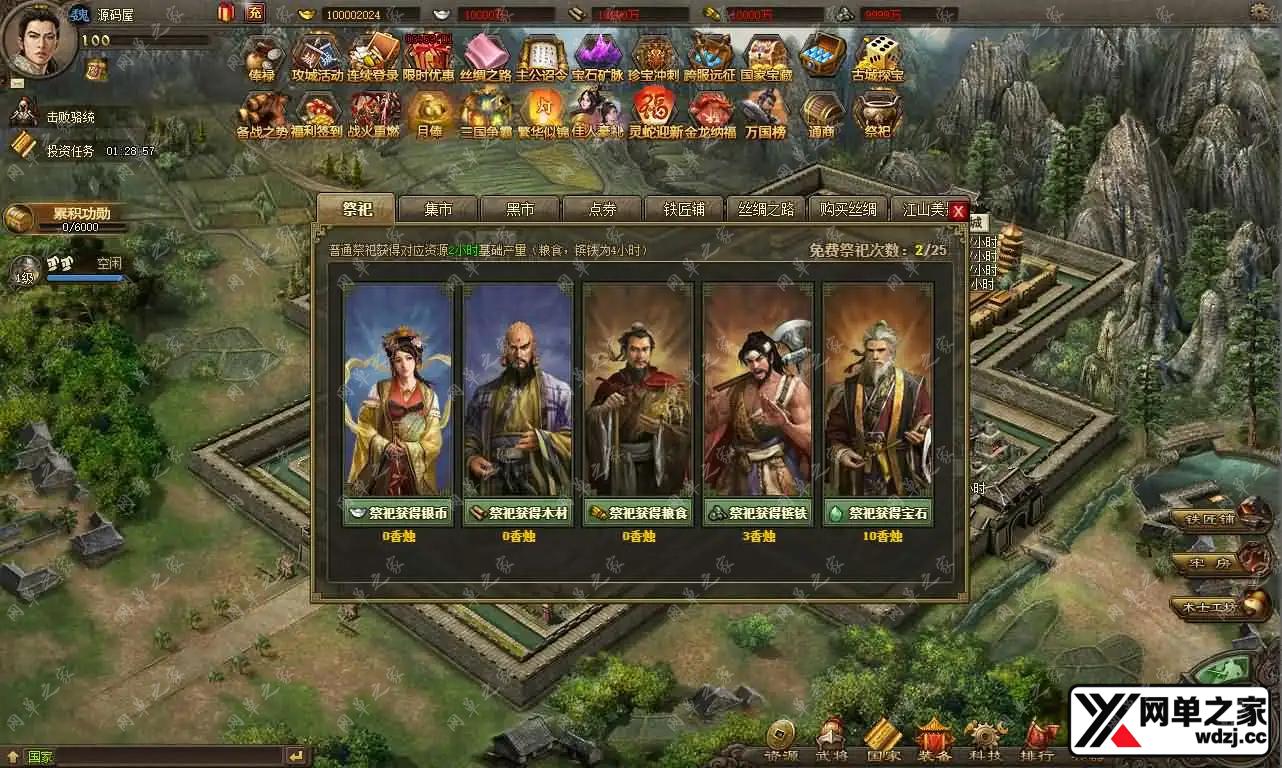Close the 祭祀 panel with the red X
Screen dimensions: 1282x768
(958, 212)
